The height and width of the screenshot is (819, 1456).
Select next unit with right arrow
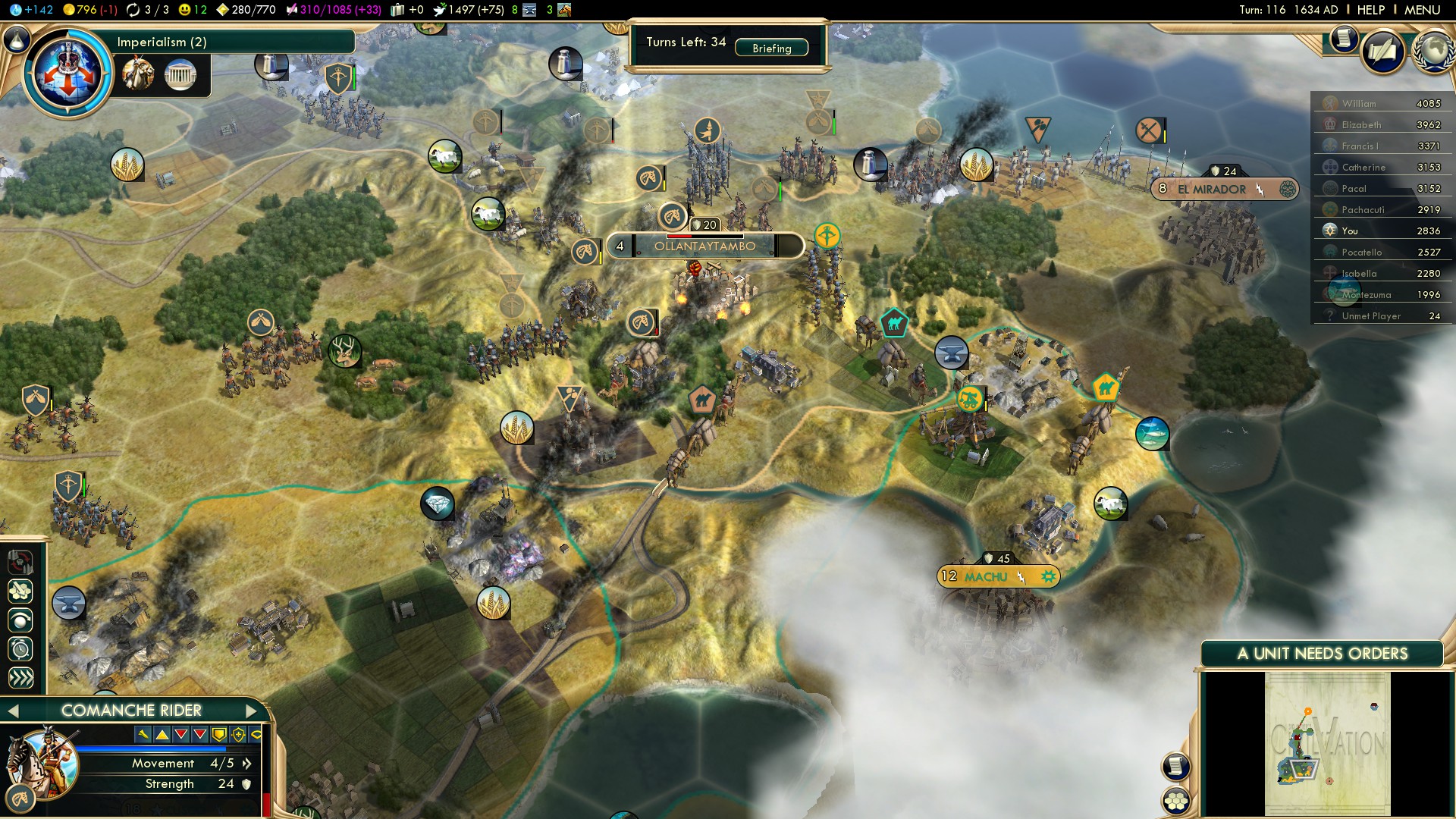(252, 711)
